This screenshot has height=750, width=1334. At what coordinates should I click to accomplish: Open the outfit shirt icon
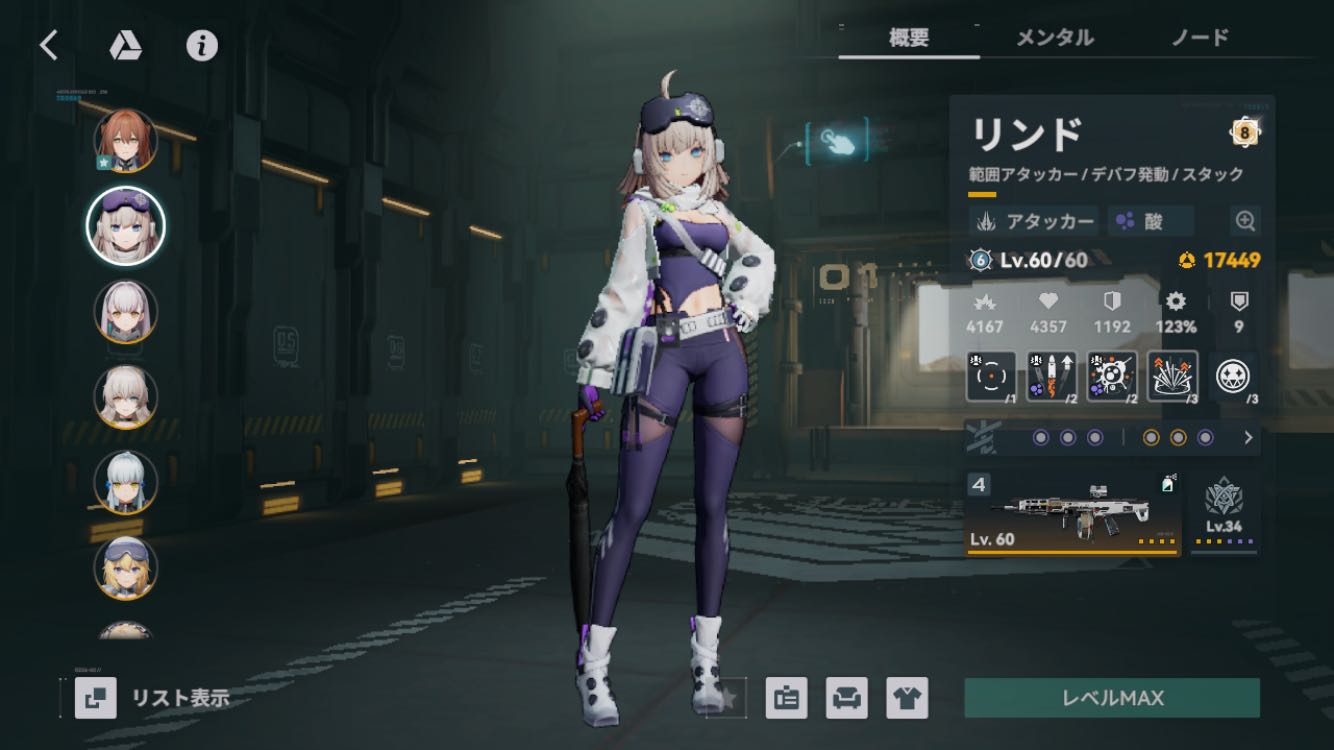point(906,698)
